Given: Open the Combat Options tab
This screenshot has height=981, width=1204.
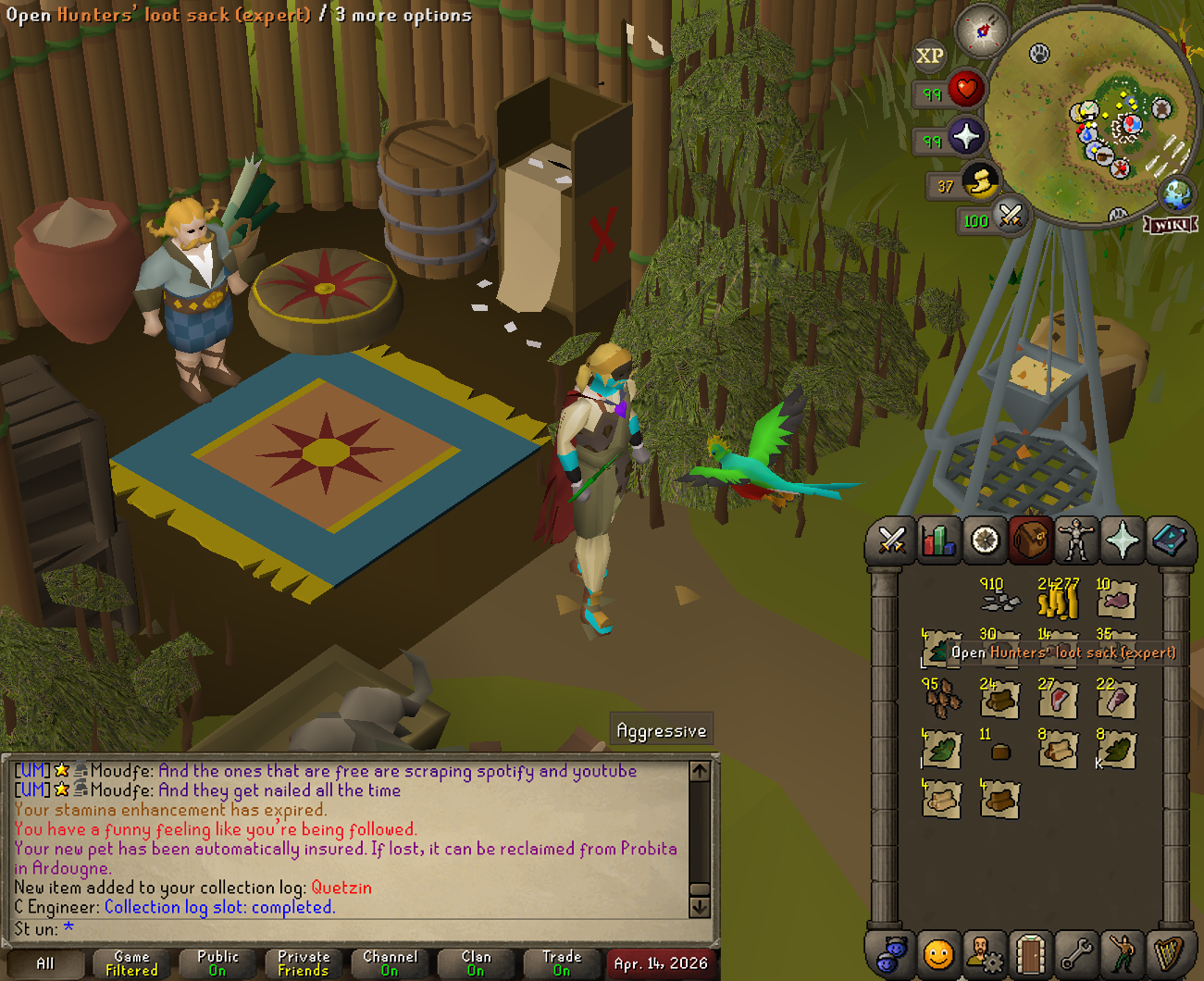Looking at the screenshot, I should point(891,540).
